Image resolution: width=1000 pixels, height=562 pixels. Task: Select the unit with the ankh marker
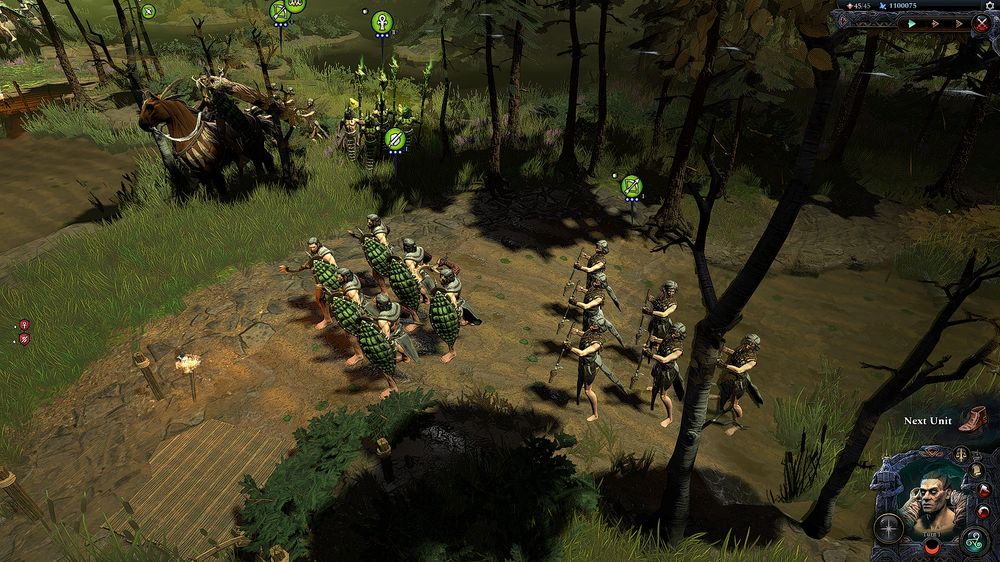(x=382, y=20)
